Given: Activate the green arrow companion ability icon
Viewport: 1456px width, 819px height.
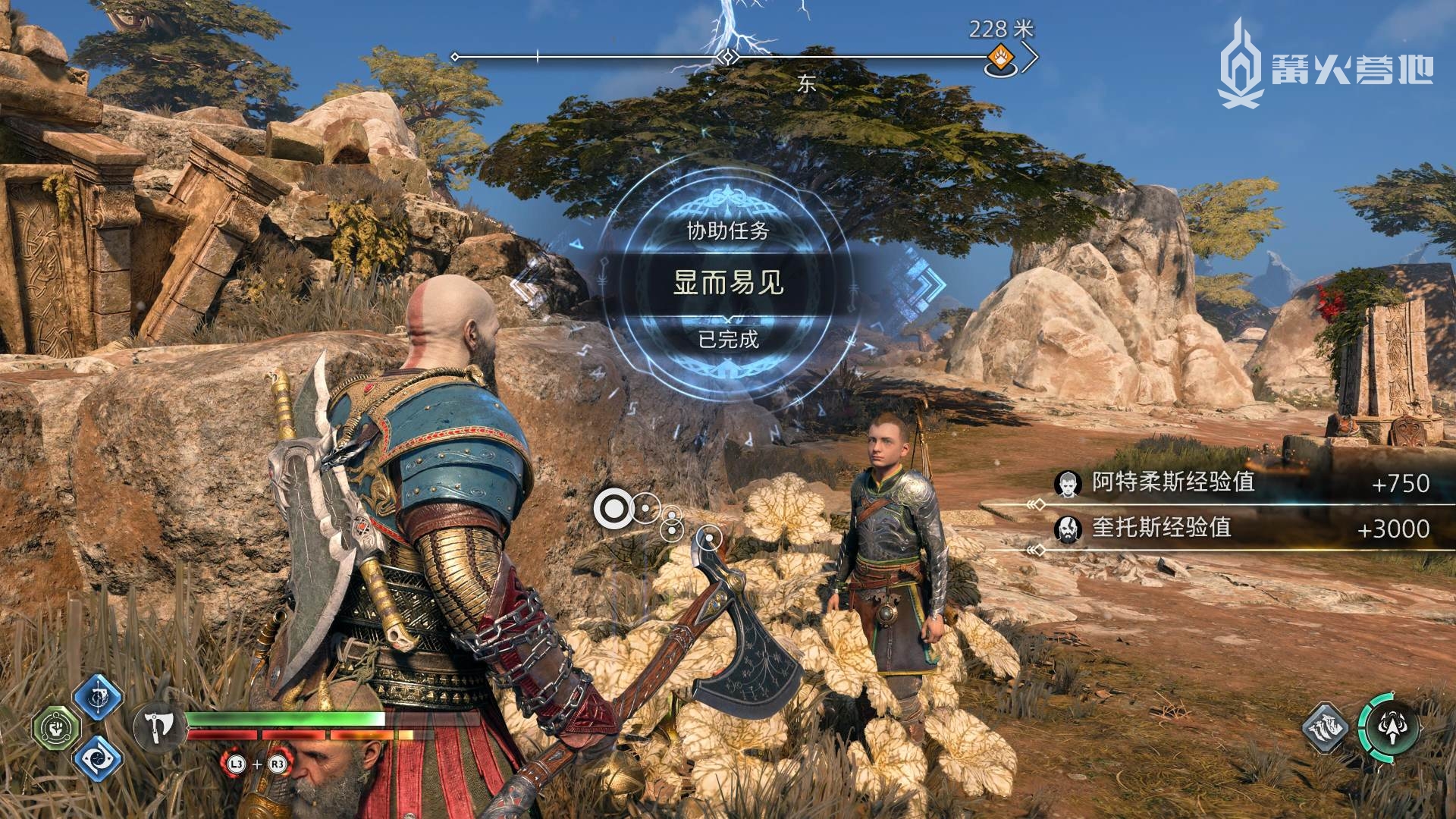Looking at the screenshot, I should [x=1389, y=727].
